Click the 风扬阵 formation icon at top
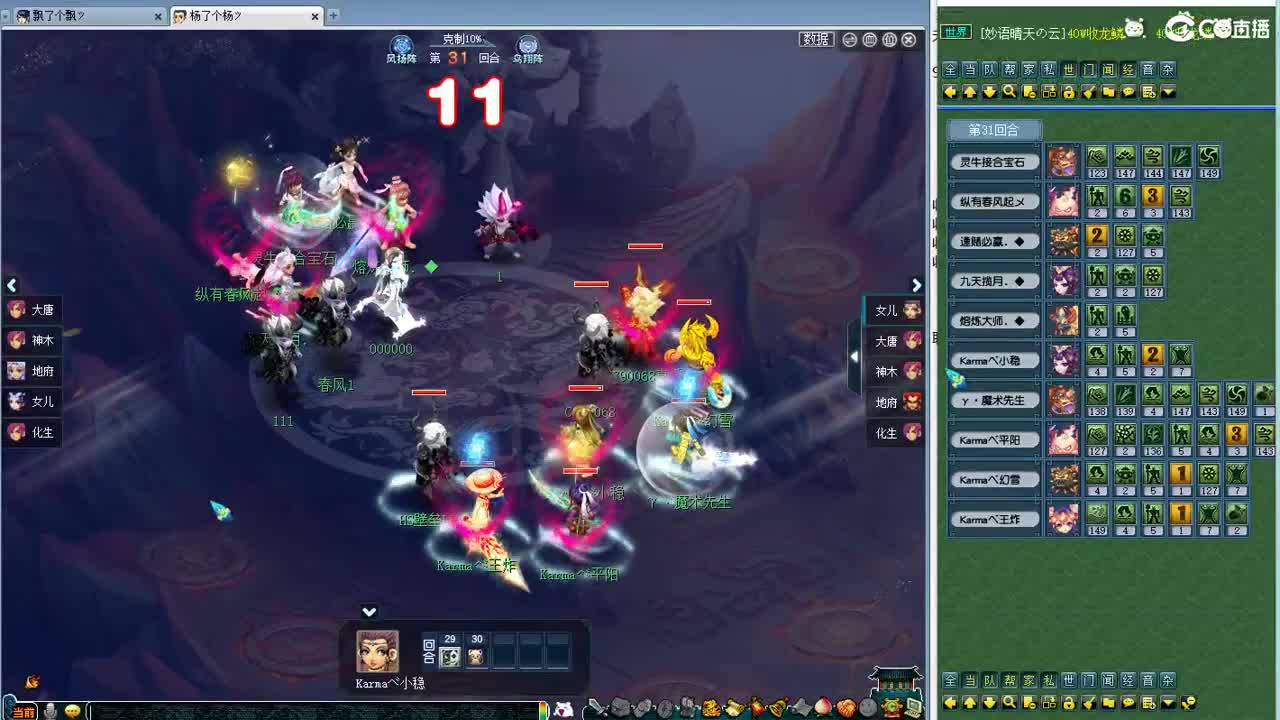Image resolution: width=1280 pixels, height=720 pixels. click(x=400, y=43)
